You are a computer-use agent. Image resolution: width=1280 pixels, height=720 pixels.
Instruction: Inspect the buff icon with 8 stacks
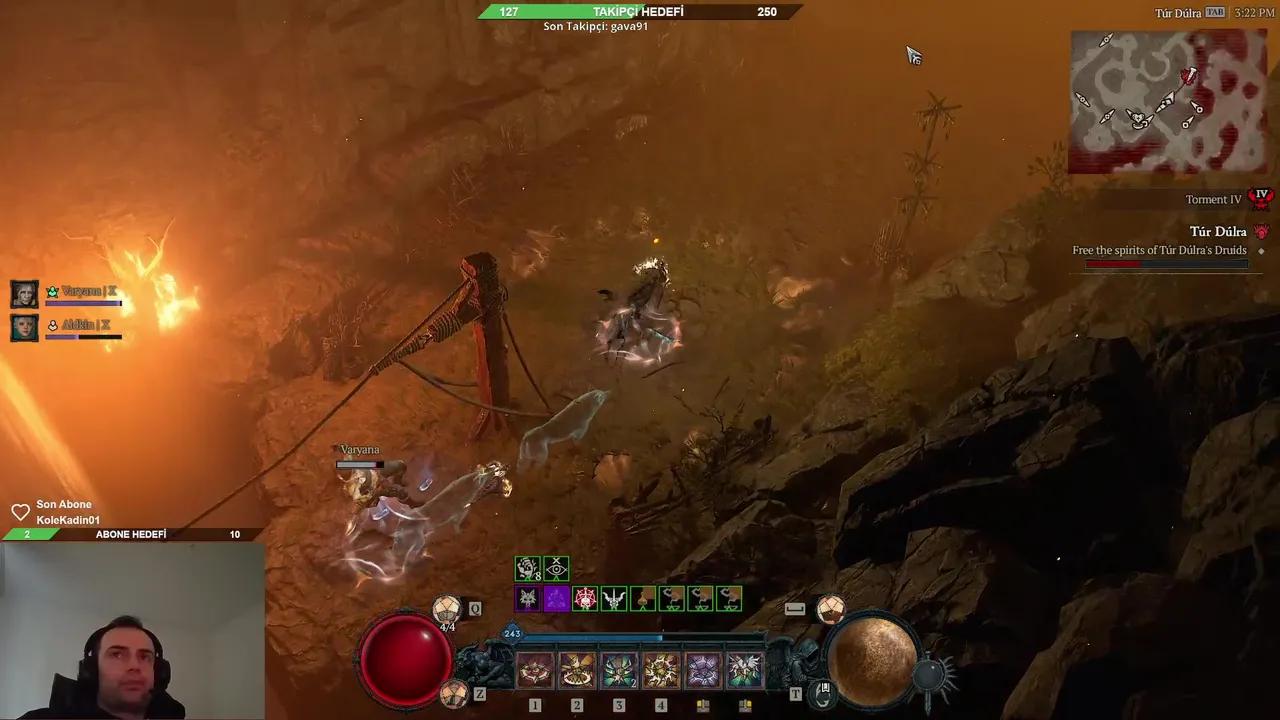pyautogui.click(x=527, y=569)
